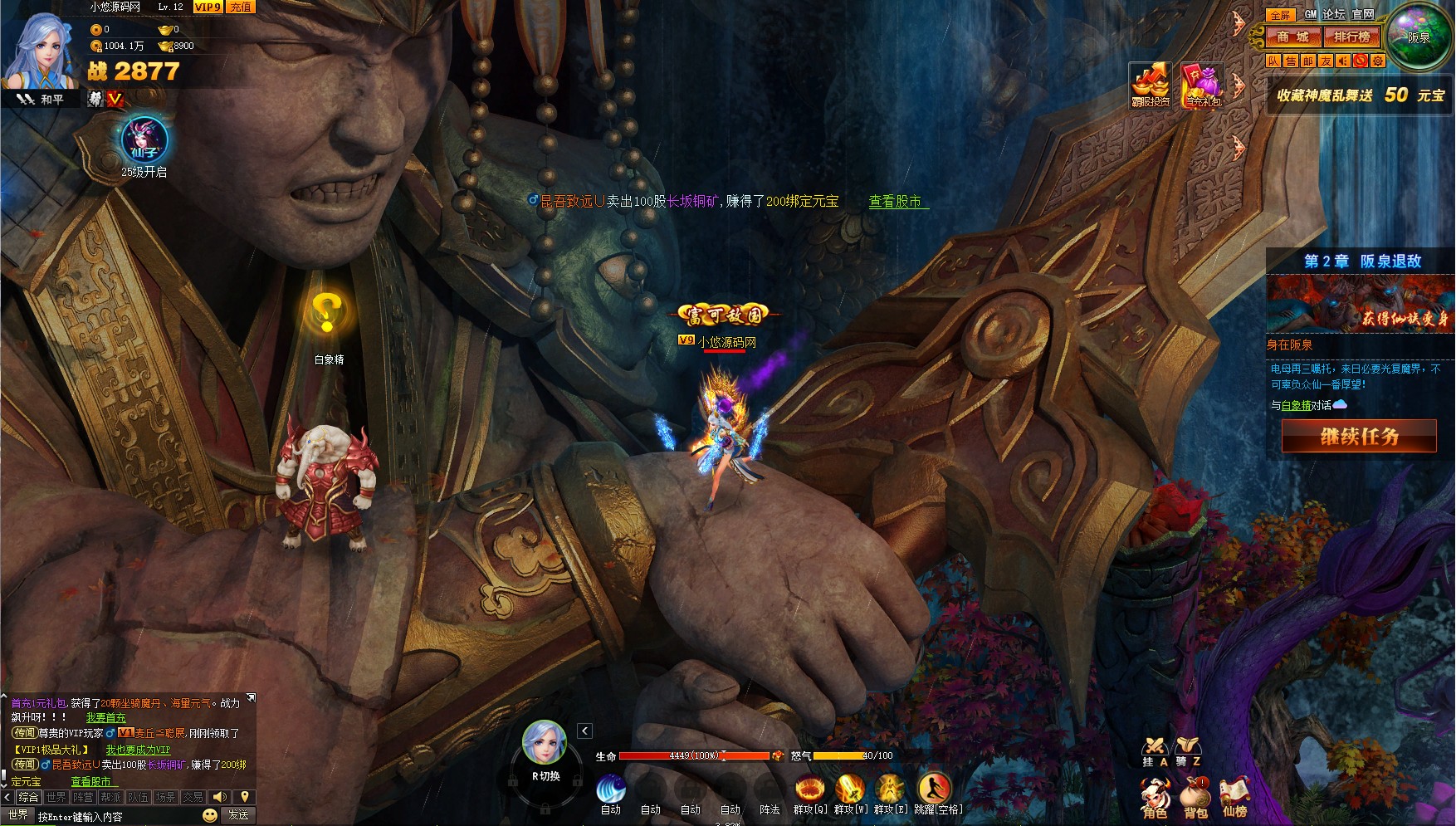Toggle 全屏 fullscreen mode

(x=1280, y=15)
